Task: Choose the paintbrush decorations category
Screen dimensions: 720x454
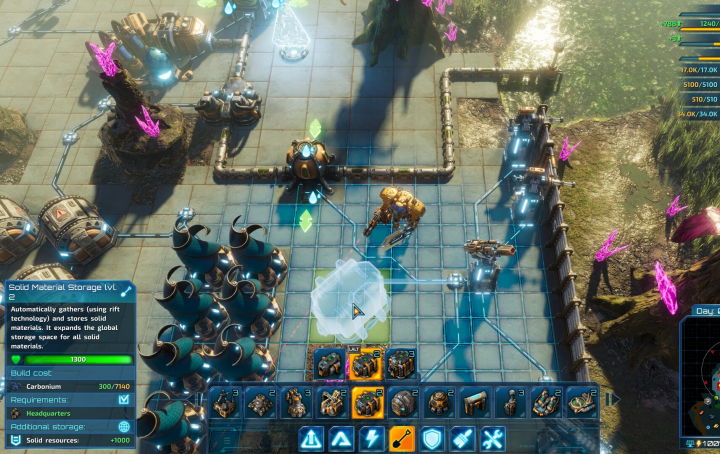Action: click(461, 438)
